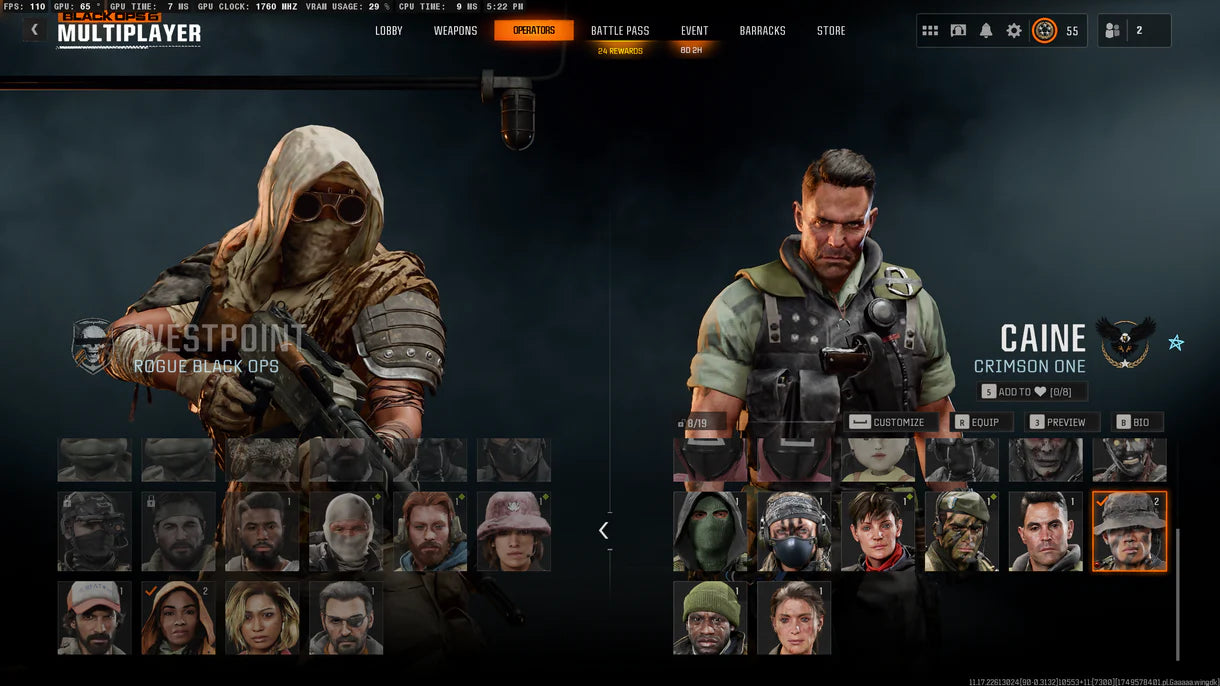The width and height of the screenshot is (1220, 686).
Task: Visit the Store tab
Action: tap(831, 31)
